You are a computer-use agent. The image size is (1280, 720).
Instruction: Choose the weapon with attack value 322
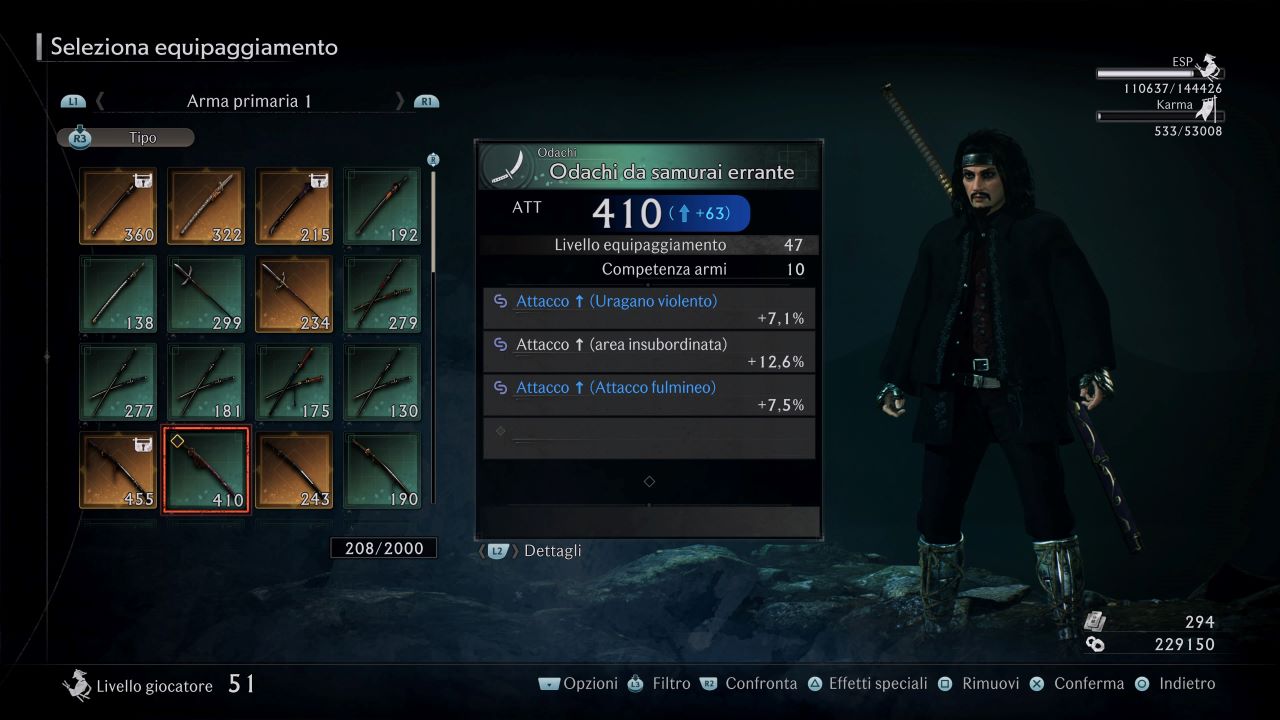tap(206, 206)
